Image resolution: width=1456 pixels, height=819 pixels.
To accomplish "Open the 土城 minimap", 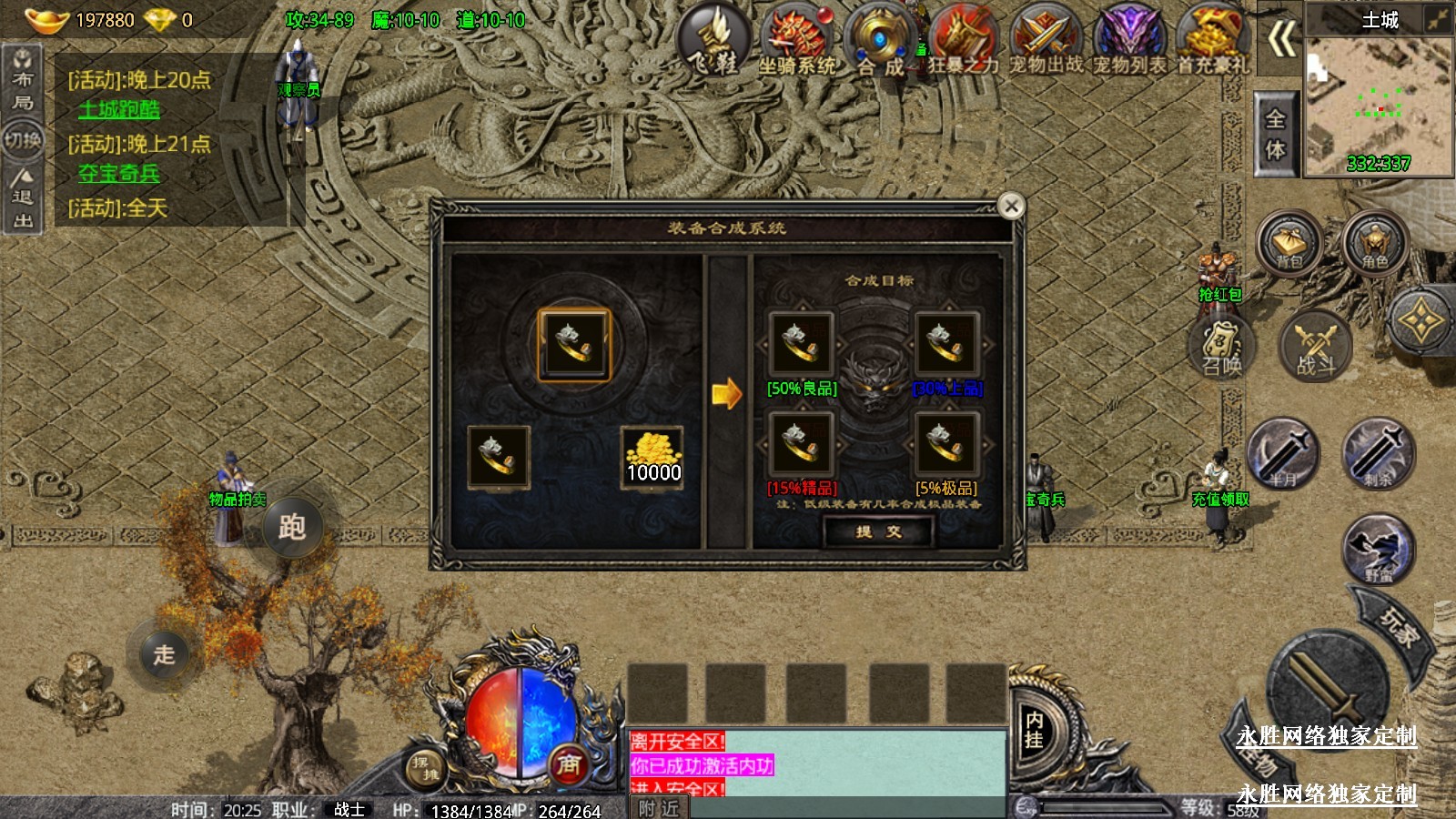I will [1379, 100].
